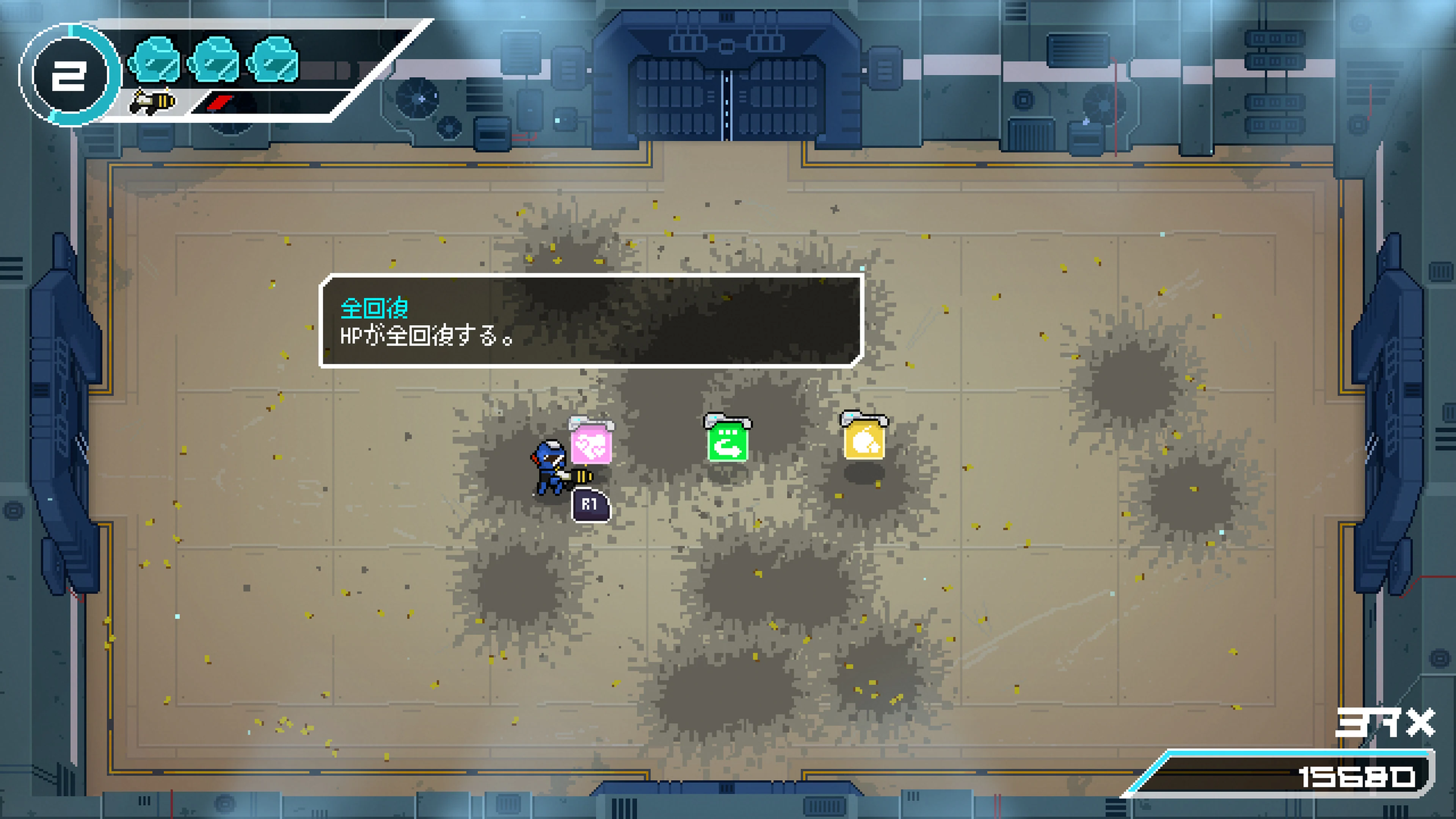This screenshot has height=819, width=1456.
Task: Toggle the red ammo indicator in the HUD
Action: pos(220,104)
